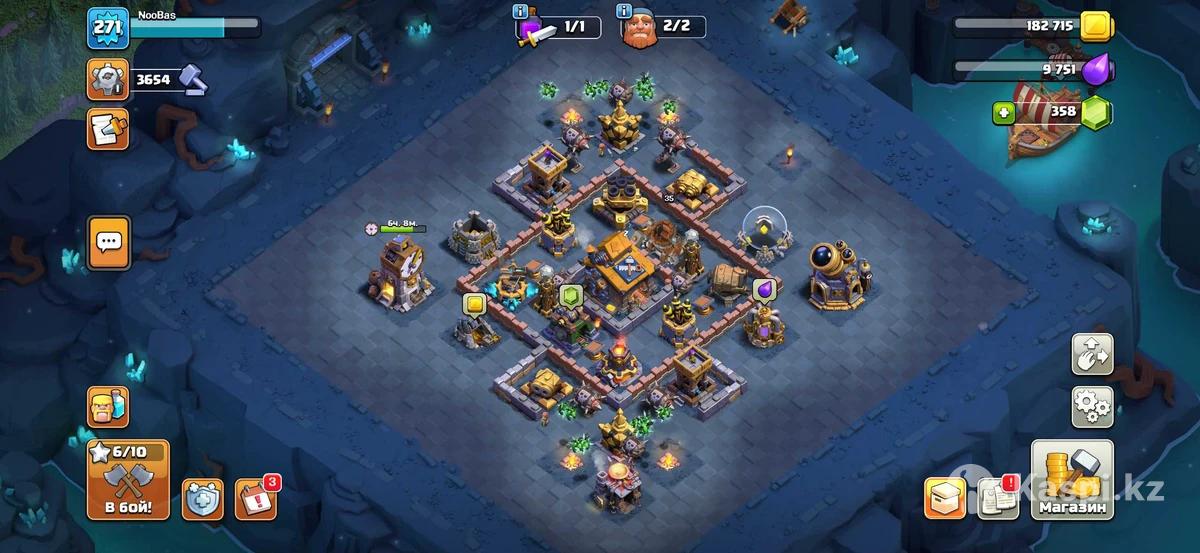The image size is (1200, 553).
Task: Open the army training barbarian button
Action: 108,407
